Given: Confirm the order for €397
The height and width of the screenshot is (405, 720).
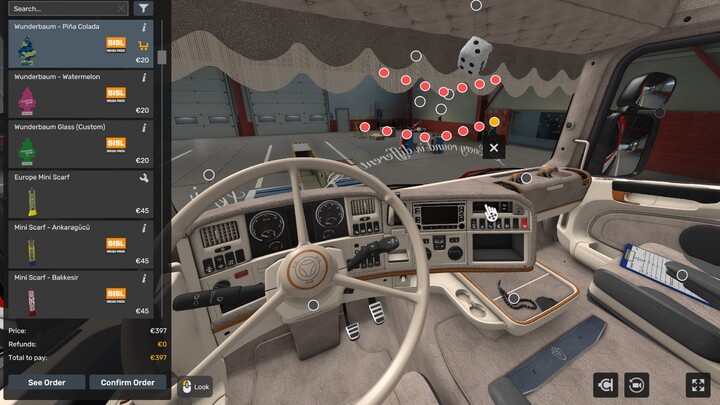Looking at the screenshot, I should point(128,382).
